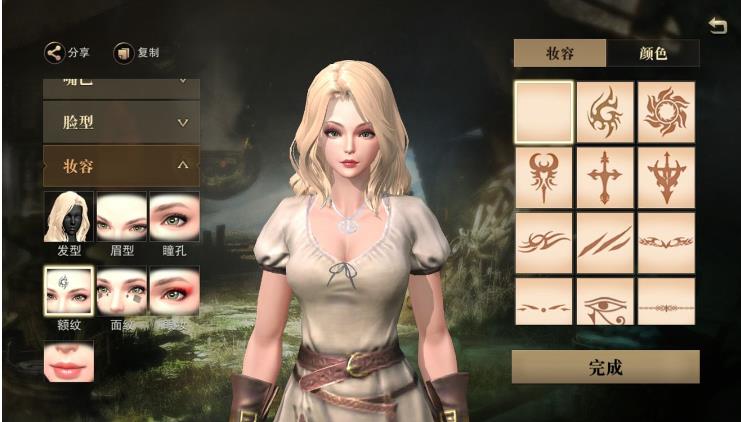Select the 额纹 forehead mark thumbnail
Screen dimensions: 741x422
69,291
